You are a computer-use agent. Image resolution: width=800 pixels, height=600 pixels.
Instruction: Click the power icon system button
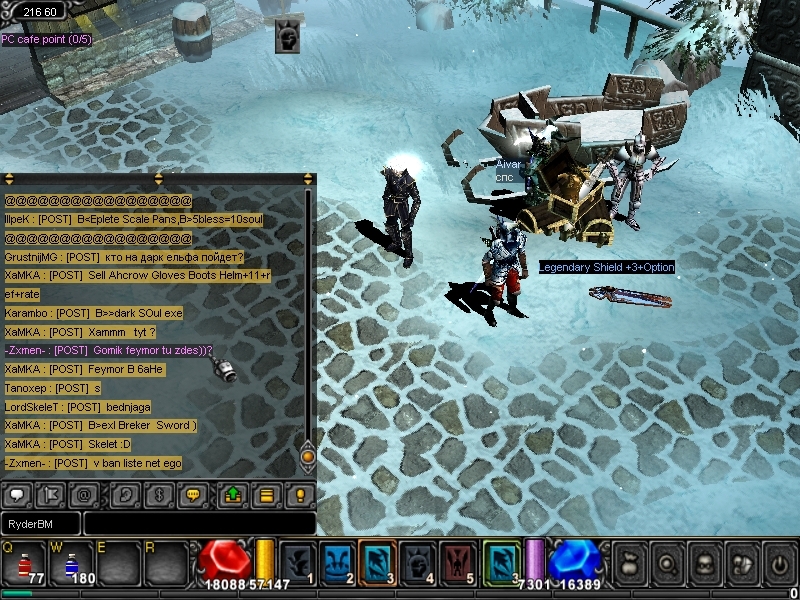(x=779, y=563)
